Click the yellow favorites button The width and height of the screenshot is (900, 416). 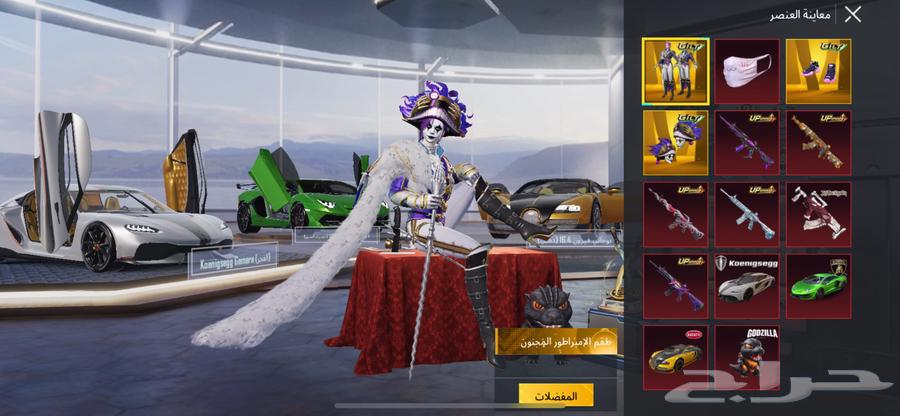click(x=556, y=395)
